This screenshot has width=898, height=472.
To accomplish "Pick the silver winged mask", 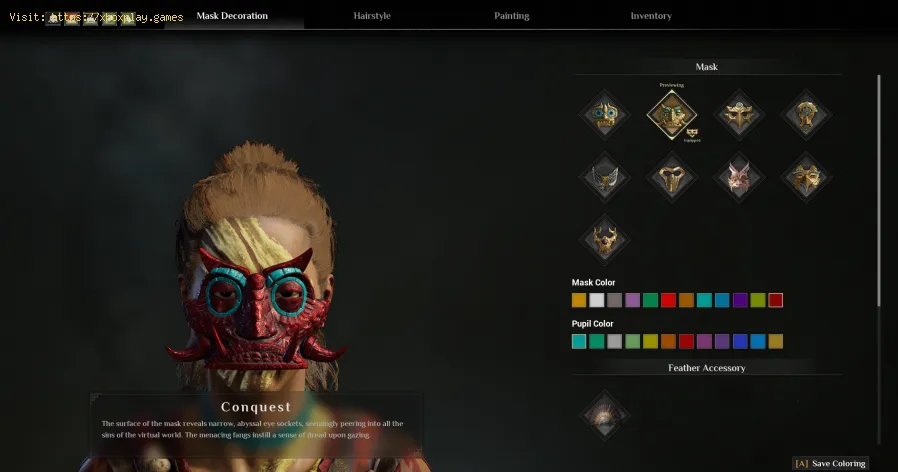I will [x=605, y=178].
